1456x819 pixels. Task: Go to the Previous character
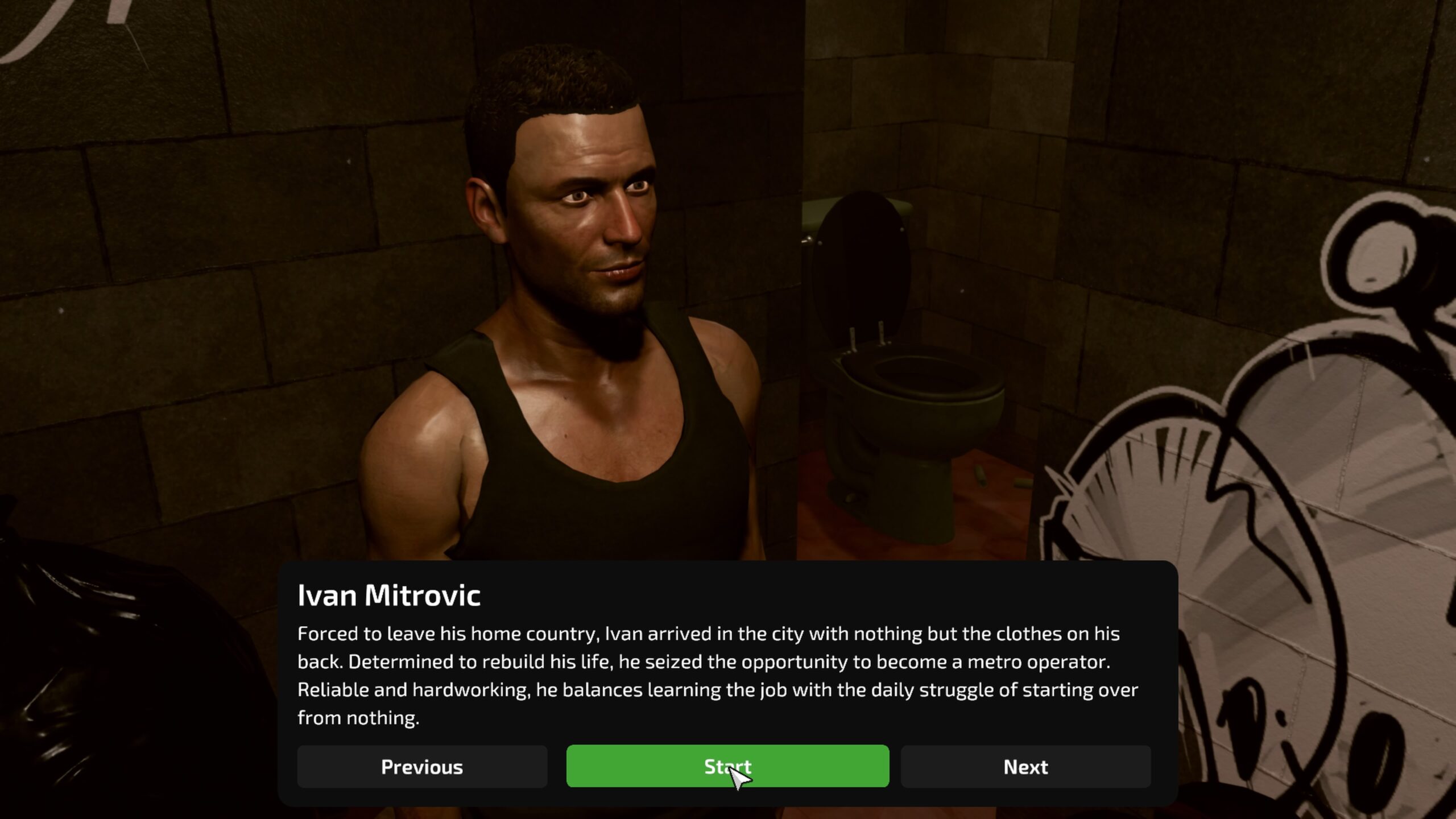click(x=422, y=767)
